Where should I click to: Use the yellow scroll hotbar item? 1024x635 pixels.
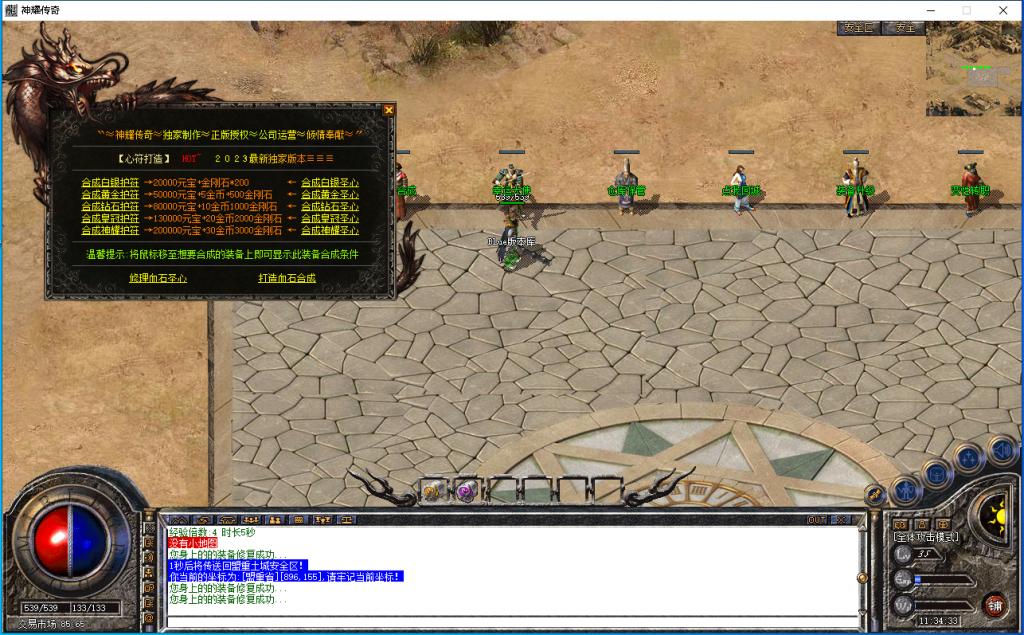(432, 490)
